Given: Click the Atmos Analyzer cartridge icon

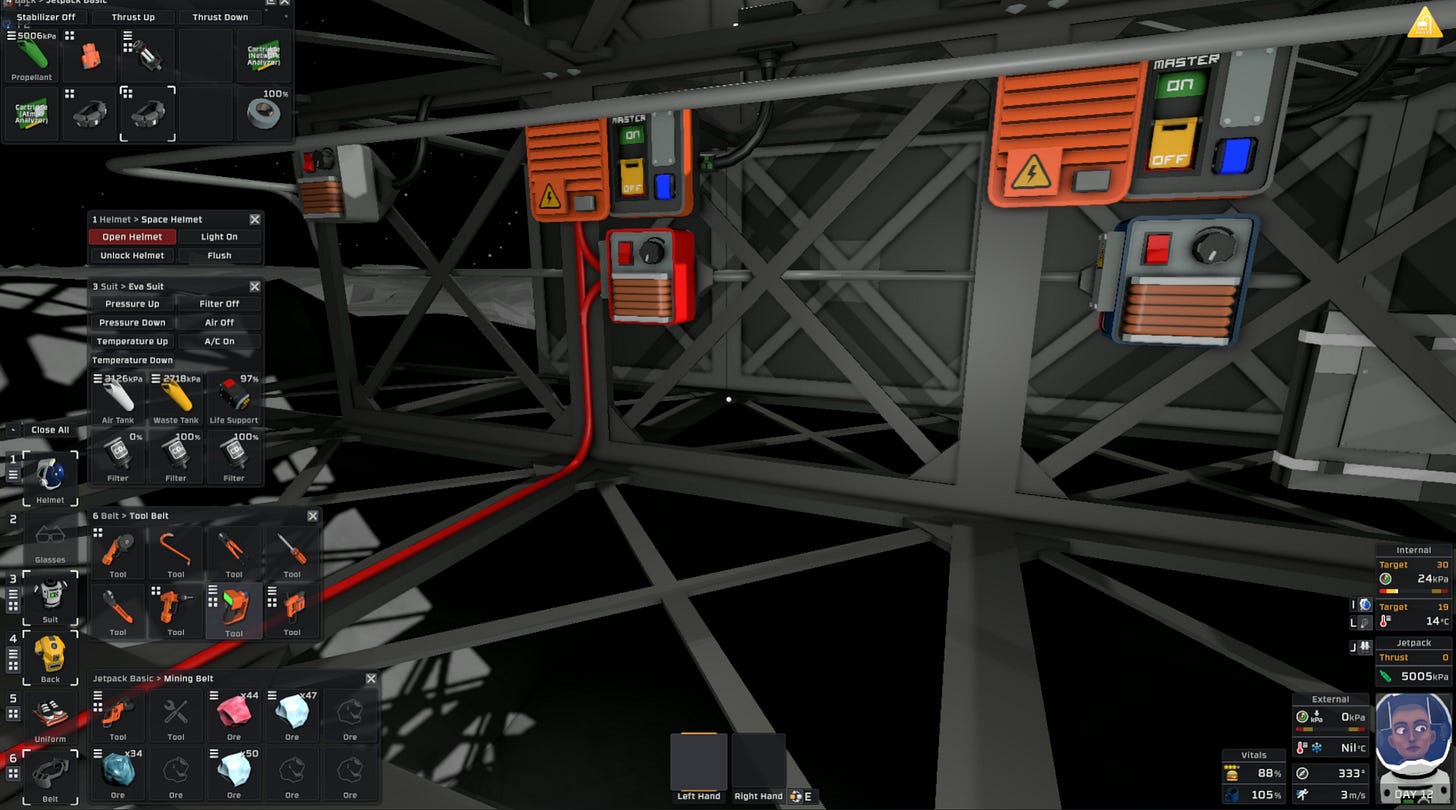Looking at the screenshot, I should point(30,113).
